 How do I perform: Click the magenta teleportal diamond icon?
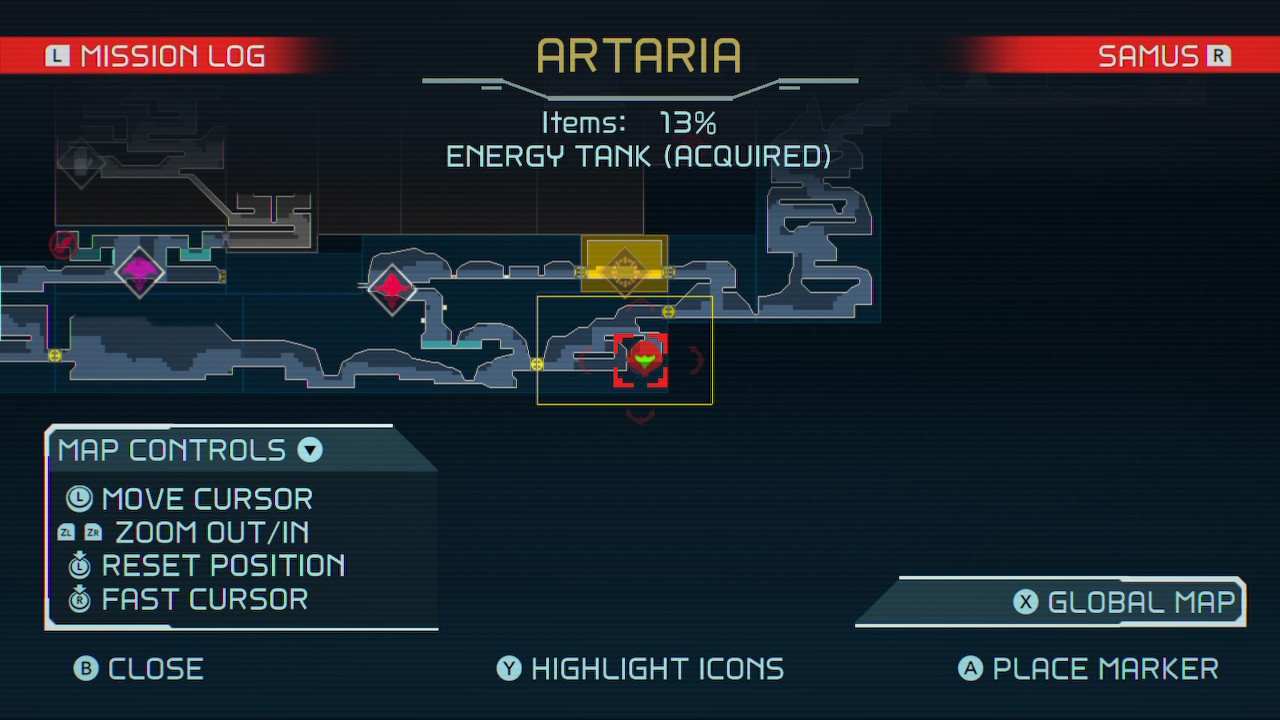[139, 271]
